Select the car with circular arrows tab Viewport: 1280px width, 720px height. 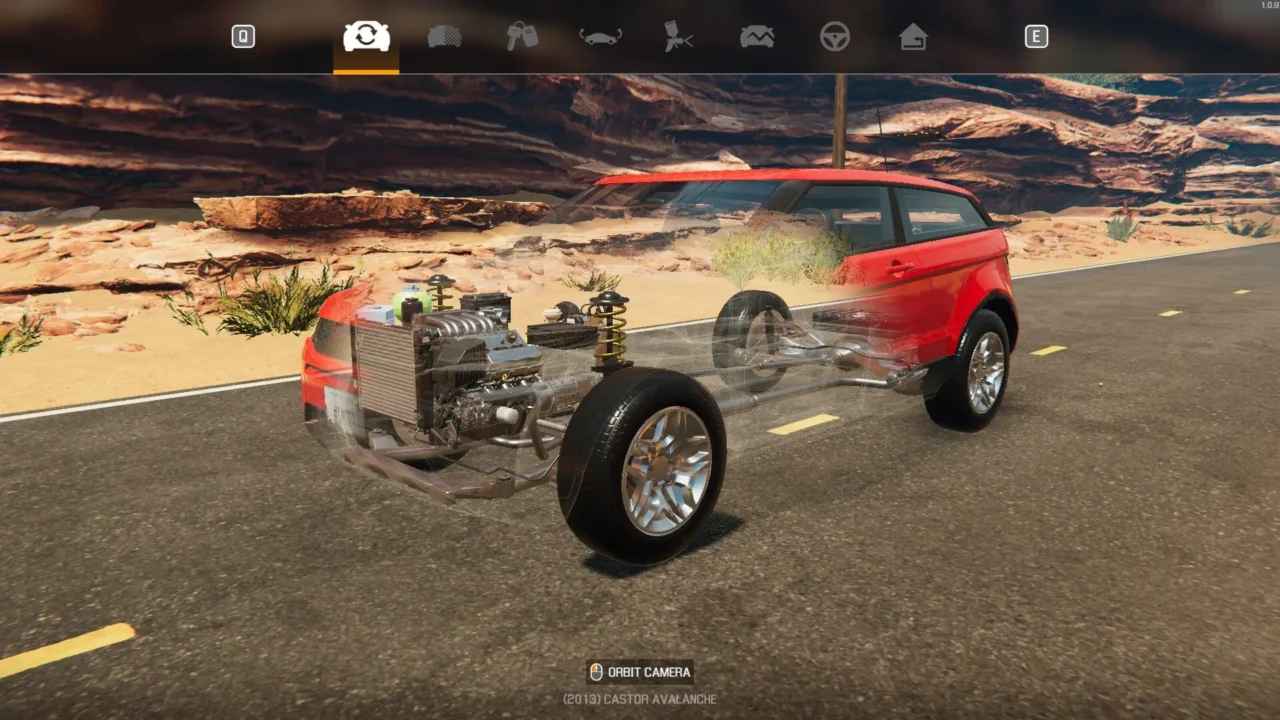pos(366,37)
